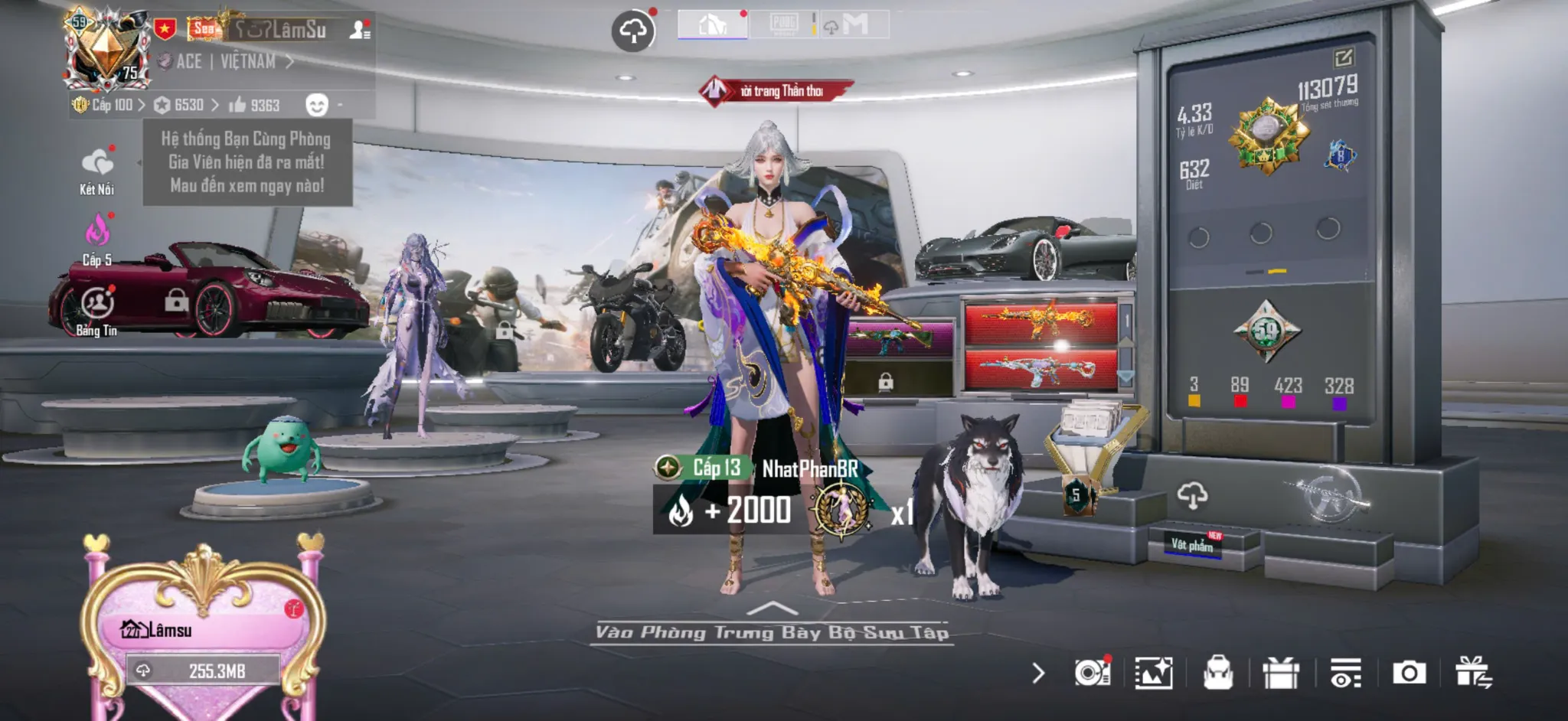Open the gift exchange icon
Viewport: 1568px width, 721px height.
pyautogui.click(x=1474, y=673)
